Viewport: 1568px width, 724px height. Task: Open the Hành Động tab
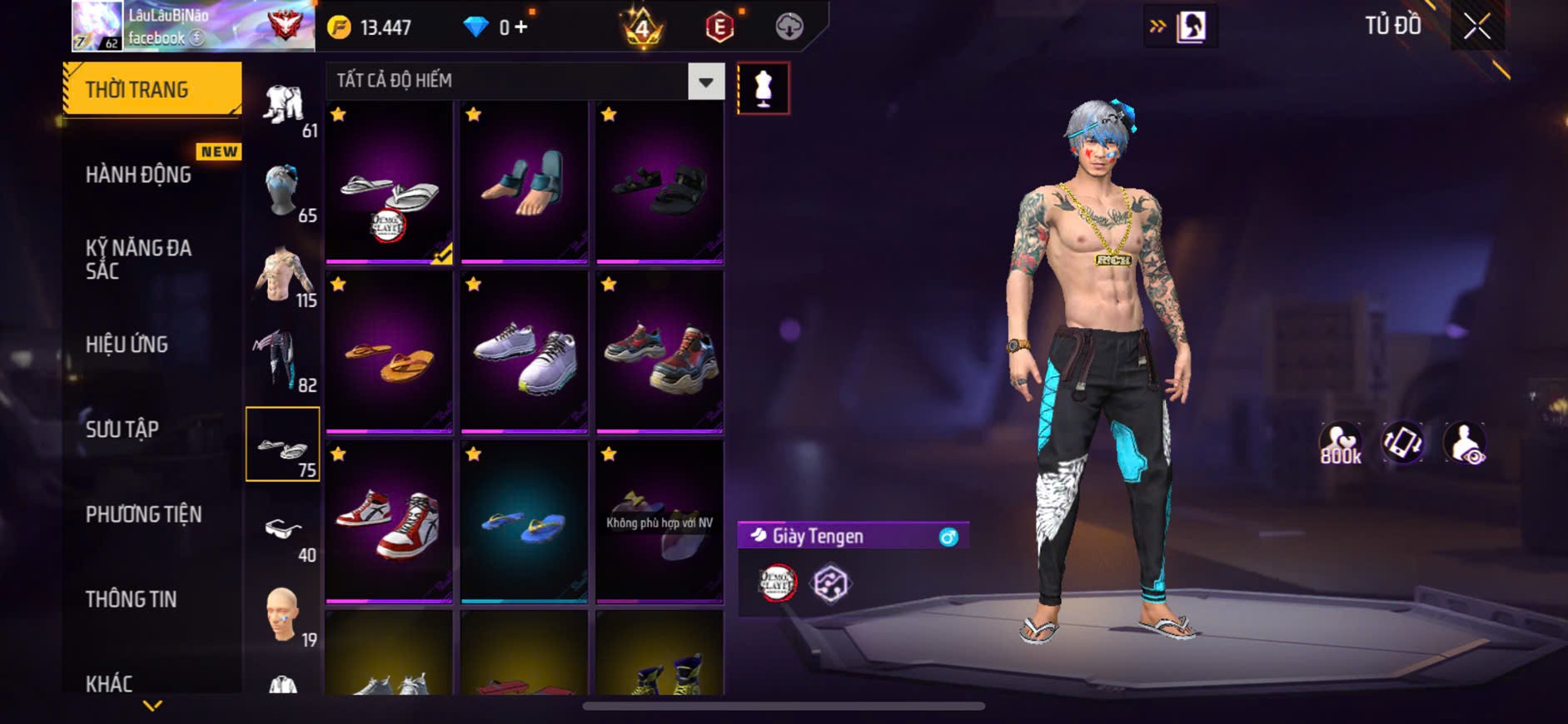pos(139,174)
